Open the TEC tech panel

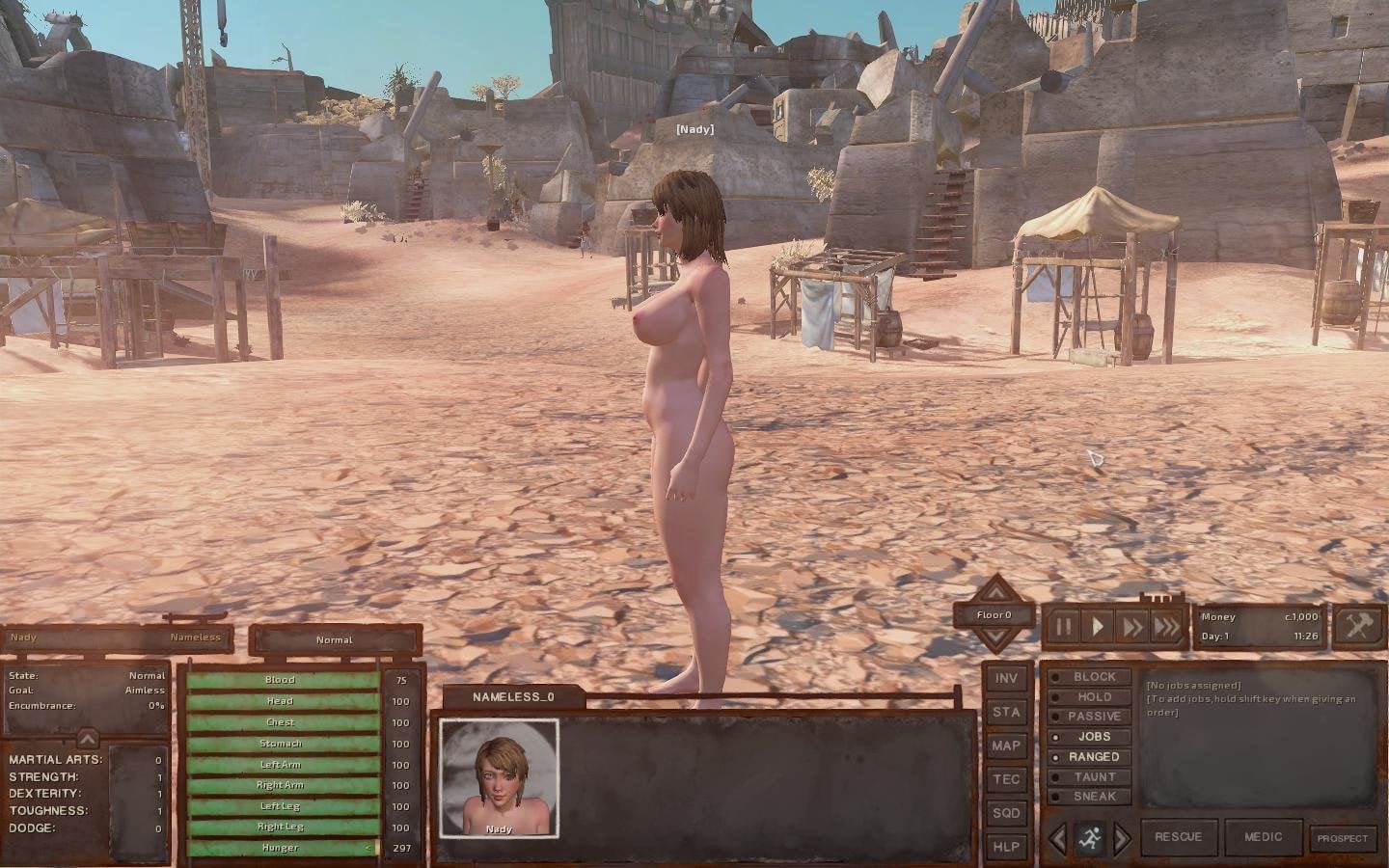click(x=1005, y=779)
